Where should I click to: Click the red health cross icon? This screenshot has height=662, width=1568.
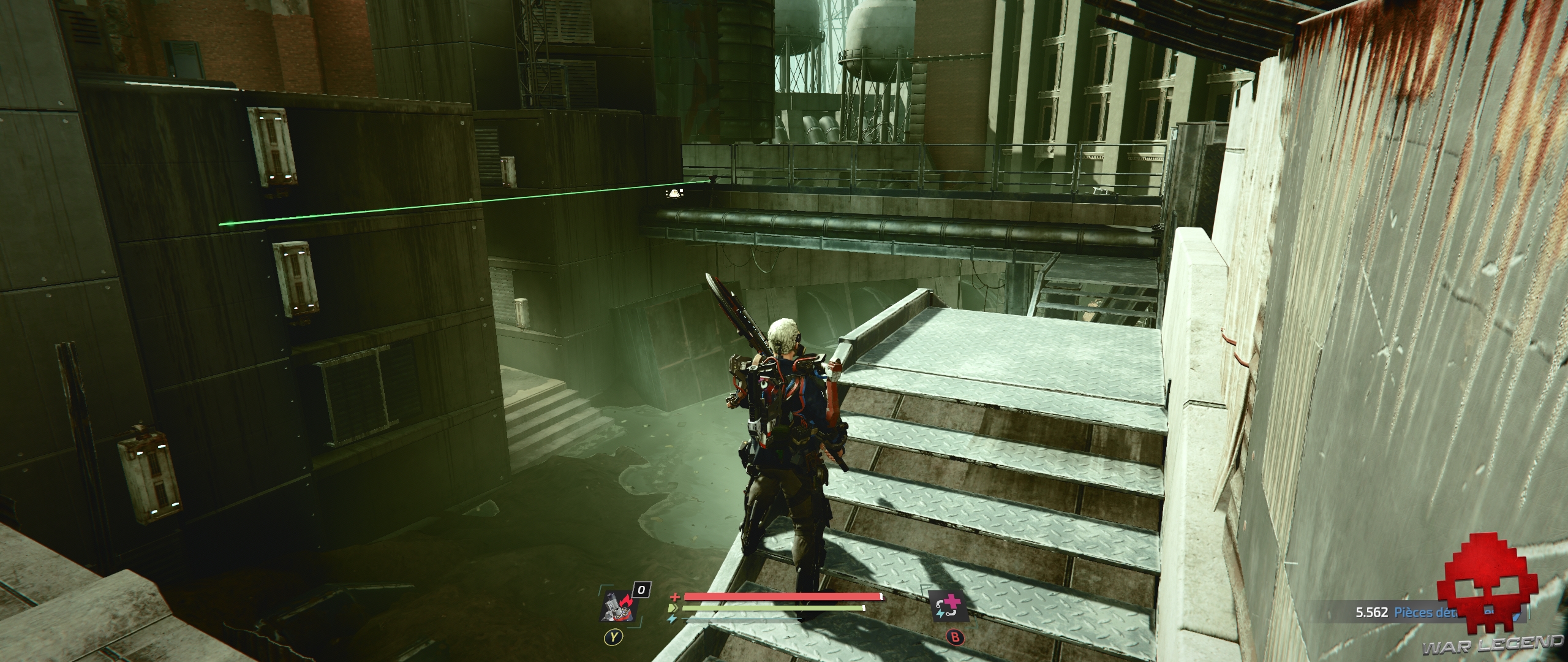point(674,597)
